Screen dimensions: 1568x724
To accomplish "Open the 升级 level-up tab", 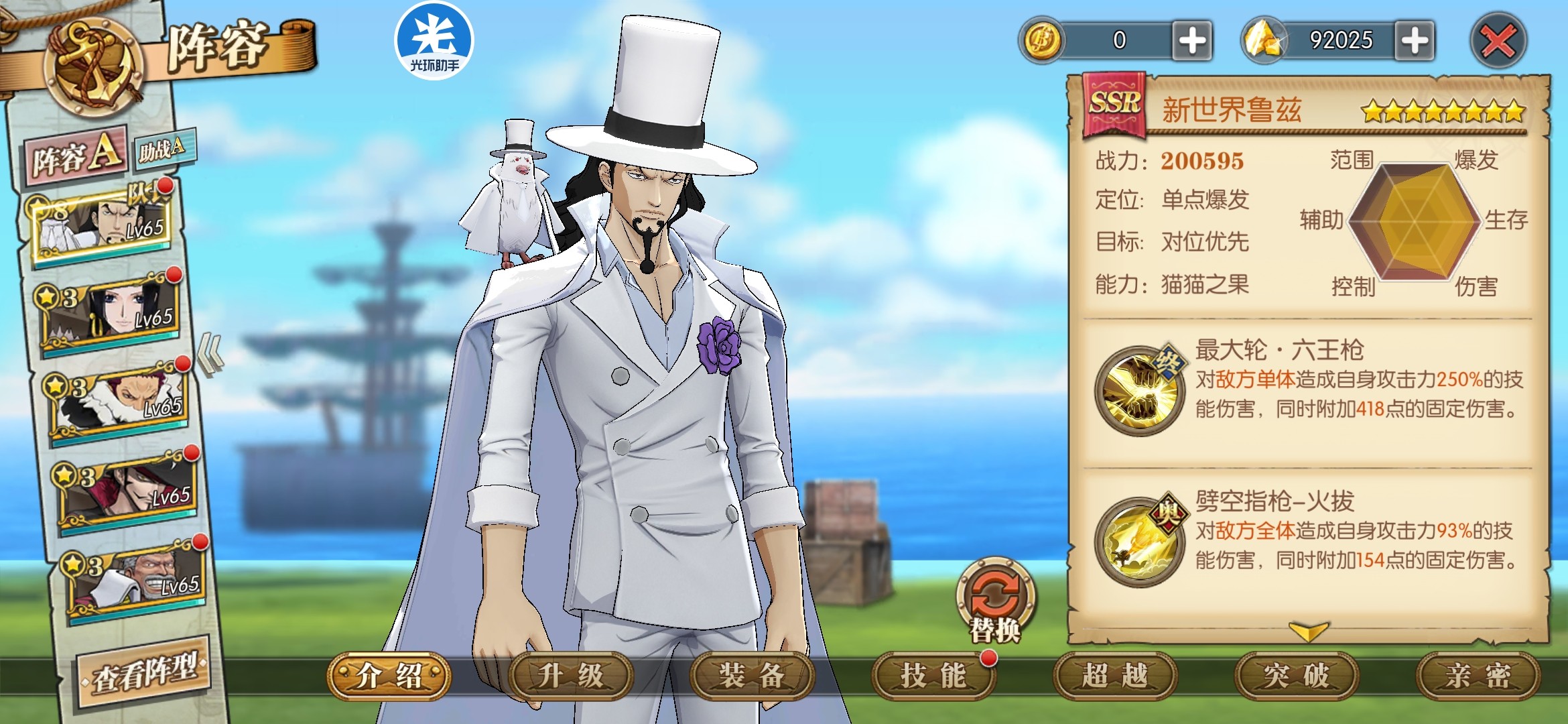I will (571, 676).
